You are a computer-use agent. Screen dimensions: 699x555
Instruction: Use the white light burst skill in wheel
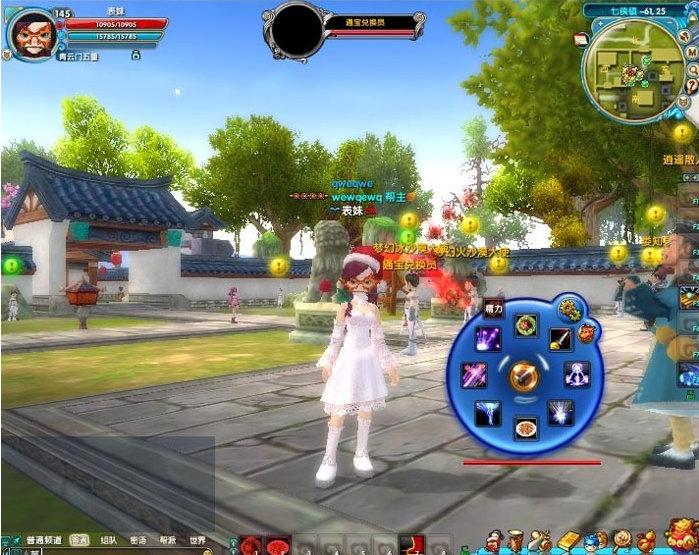point(561,412)
